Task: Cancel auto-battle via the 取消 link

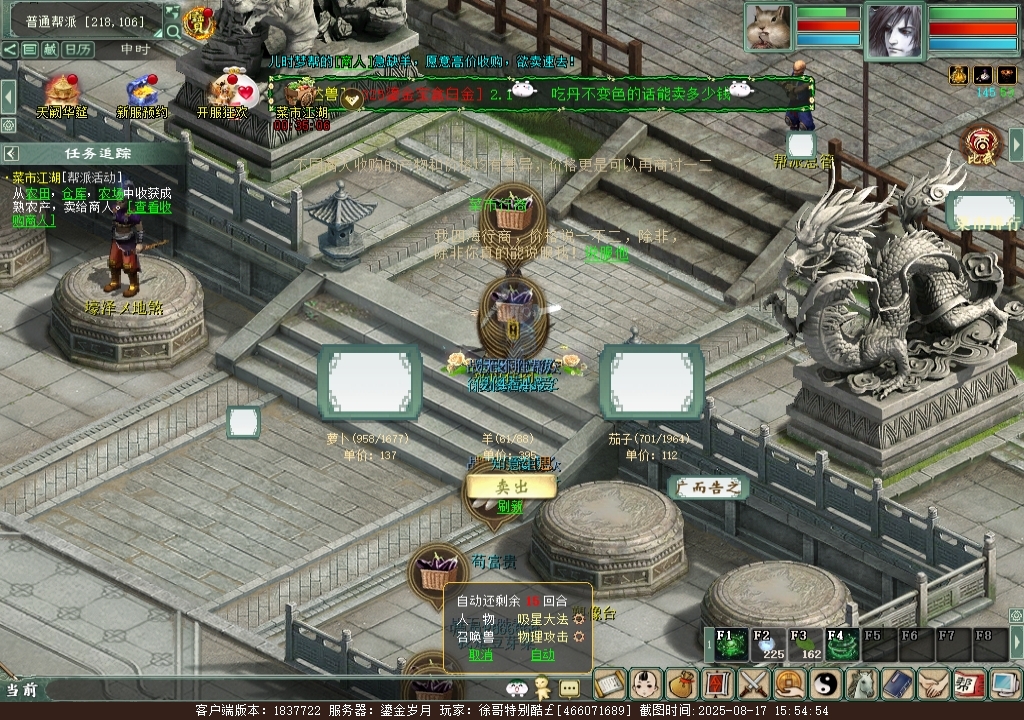Action: pyautogui.click(x=481, y=655)
